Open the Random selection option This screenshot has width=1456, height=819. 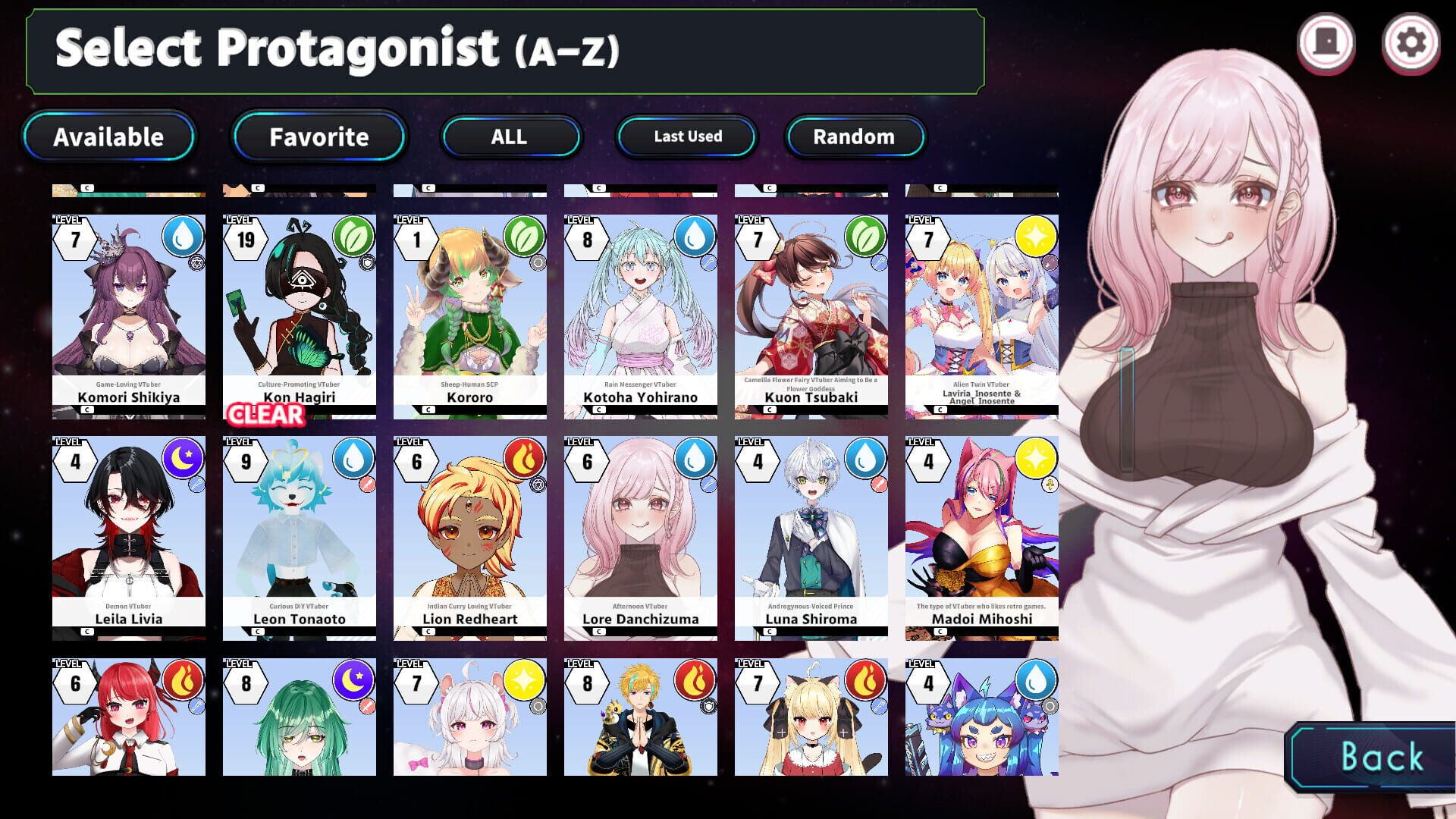point(854,137)
